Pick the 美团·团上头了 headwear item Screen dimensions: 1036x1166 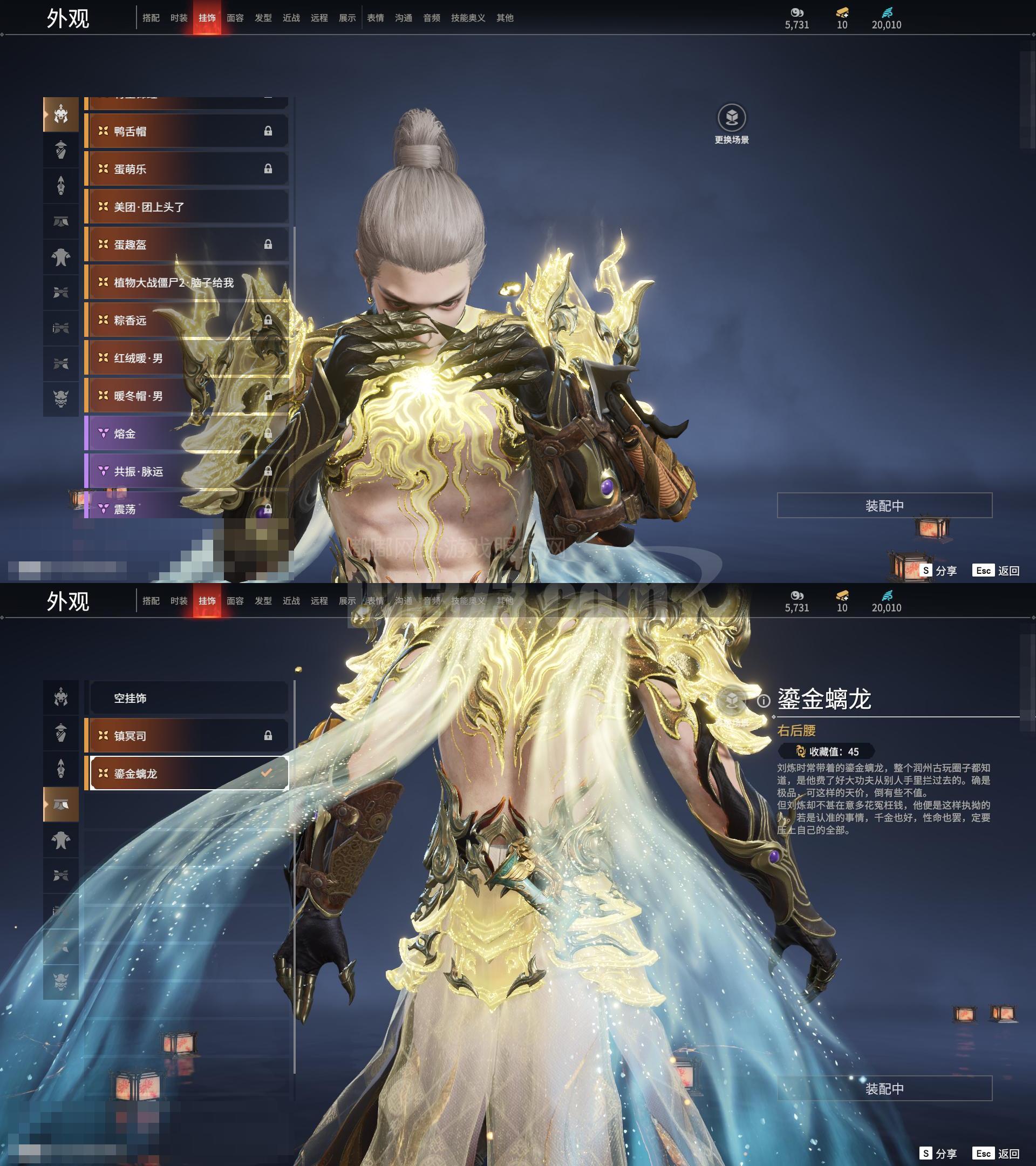click(186, 207)
